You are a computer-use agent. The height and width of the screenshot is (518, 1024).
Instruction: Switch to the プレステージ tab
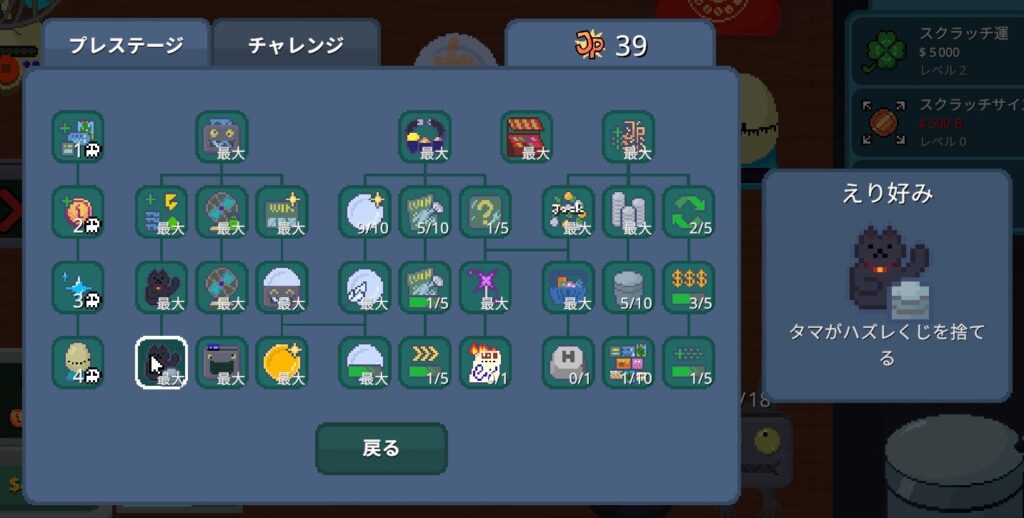[125, 45]
